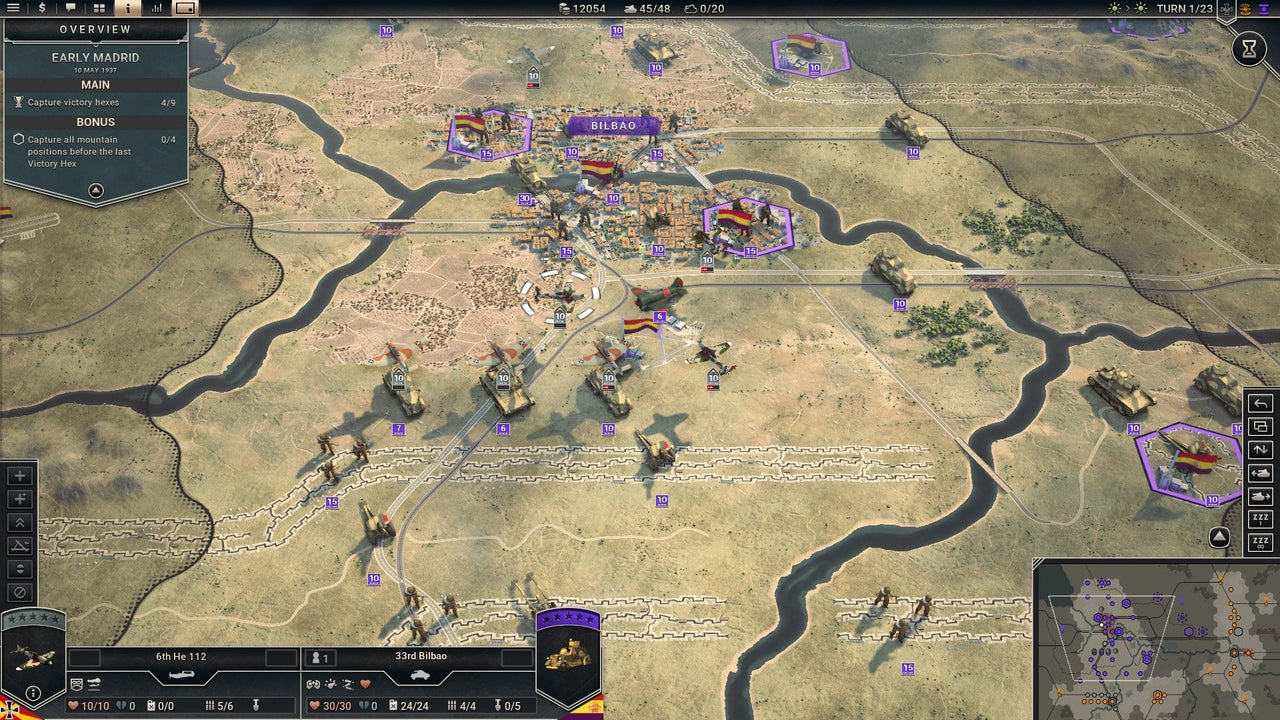End the turn with the hourglass button
The height and width of the screenshot is (720, 1280).
(1250, 47)
